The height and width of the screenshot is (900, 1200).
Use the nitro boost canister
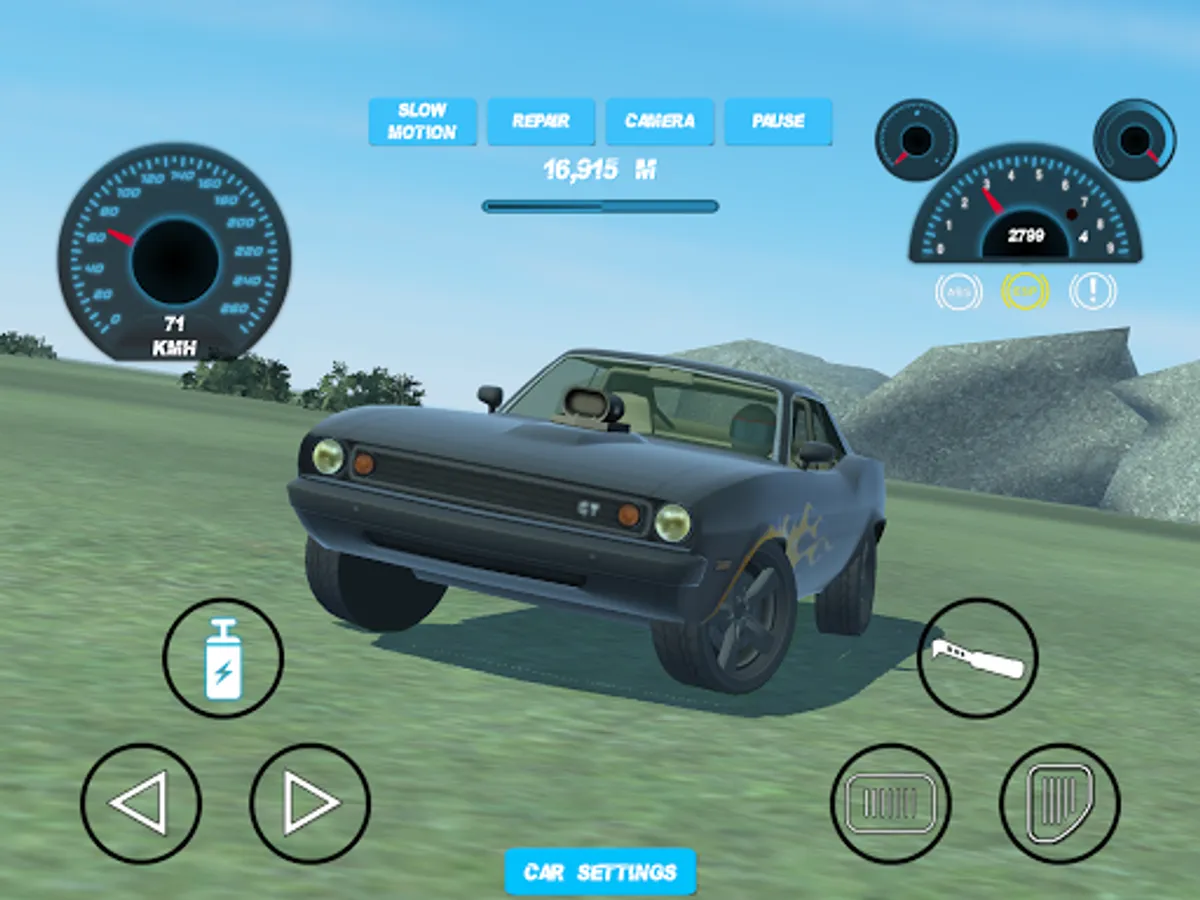223,658
